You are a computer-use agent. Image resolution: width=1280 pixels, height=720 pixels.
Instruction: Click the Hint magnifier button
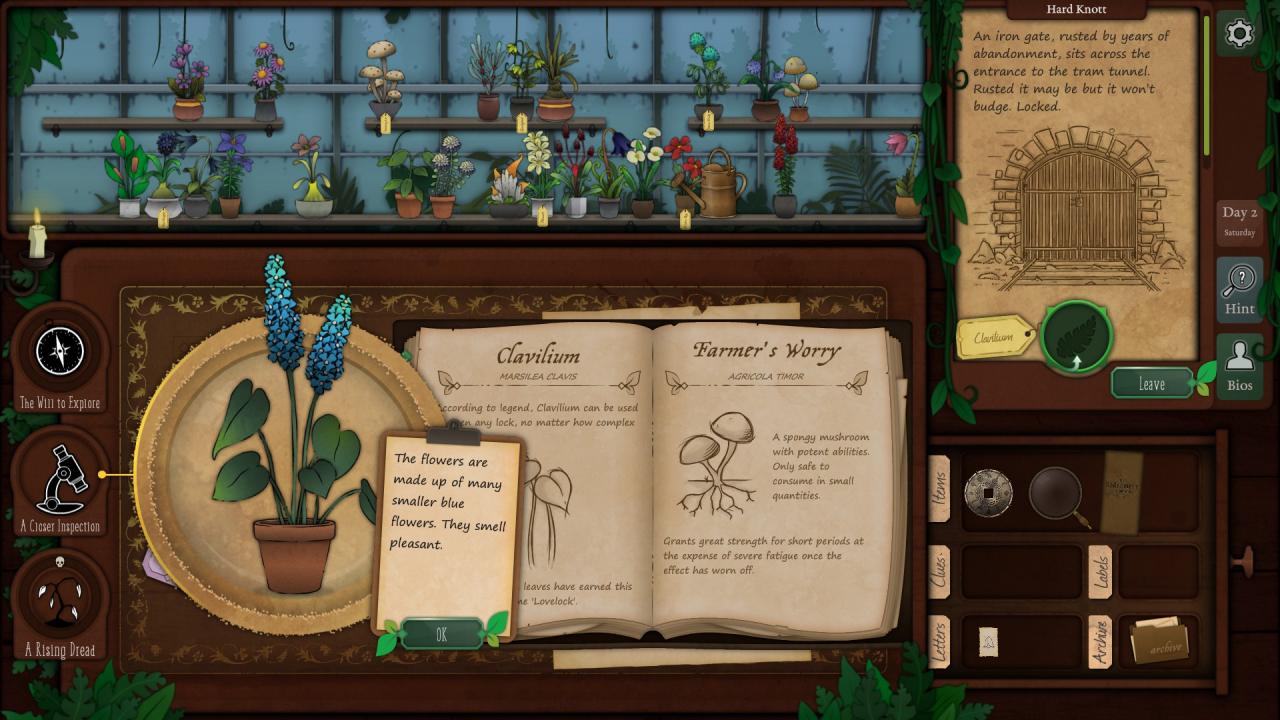click(1239, 289)
